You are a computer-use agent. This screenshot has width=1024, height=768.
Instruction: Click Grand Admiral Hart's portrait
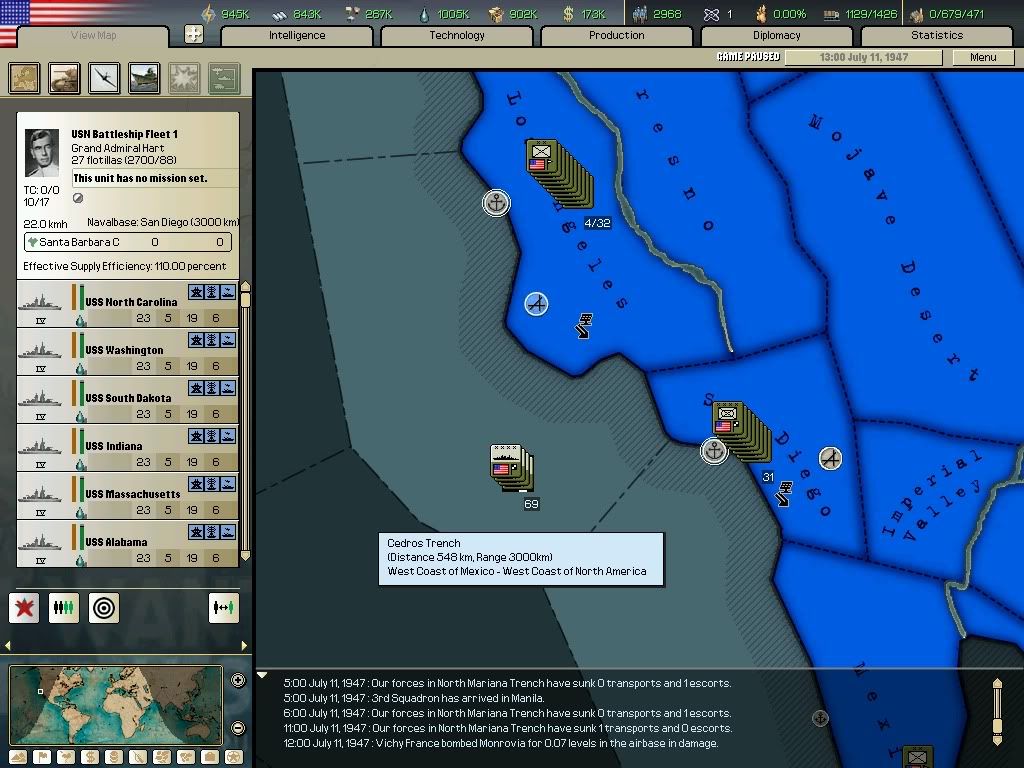tap(42, 153)
